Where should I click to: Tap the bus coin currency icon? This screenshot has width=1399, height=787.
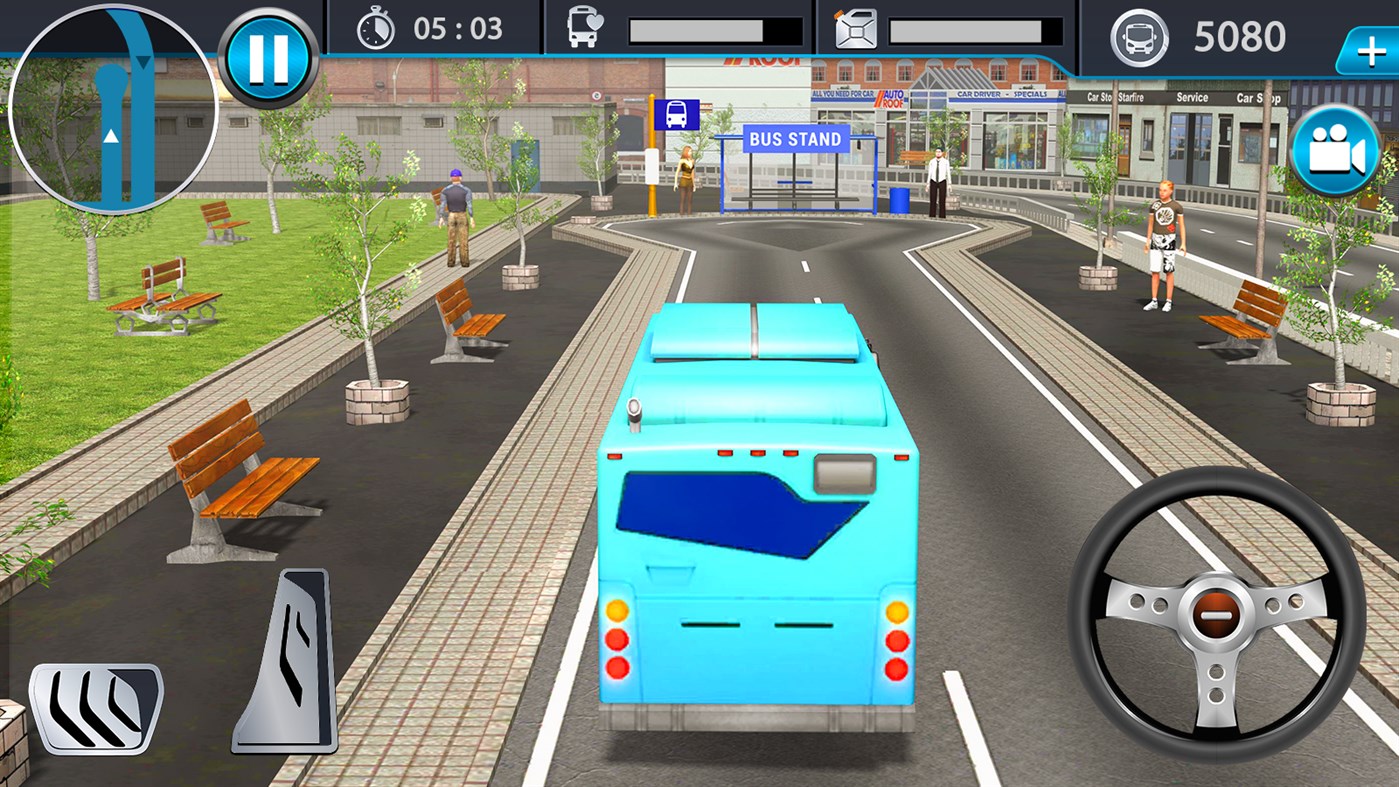click(x=1140, y=36)
